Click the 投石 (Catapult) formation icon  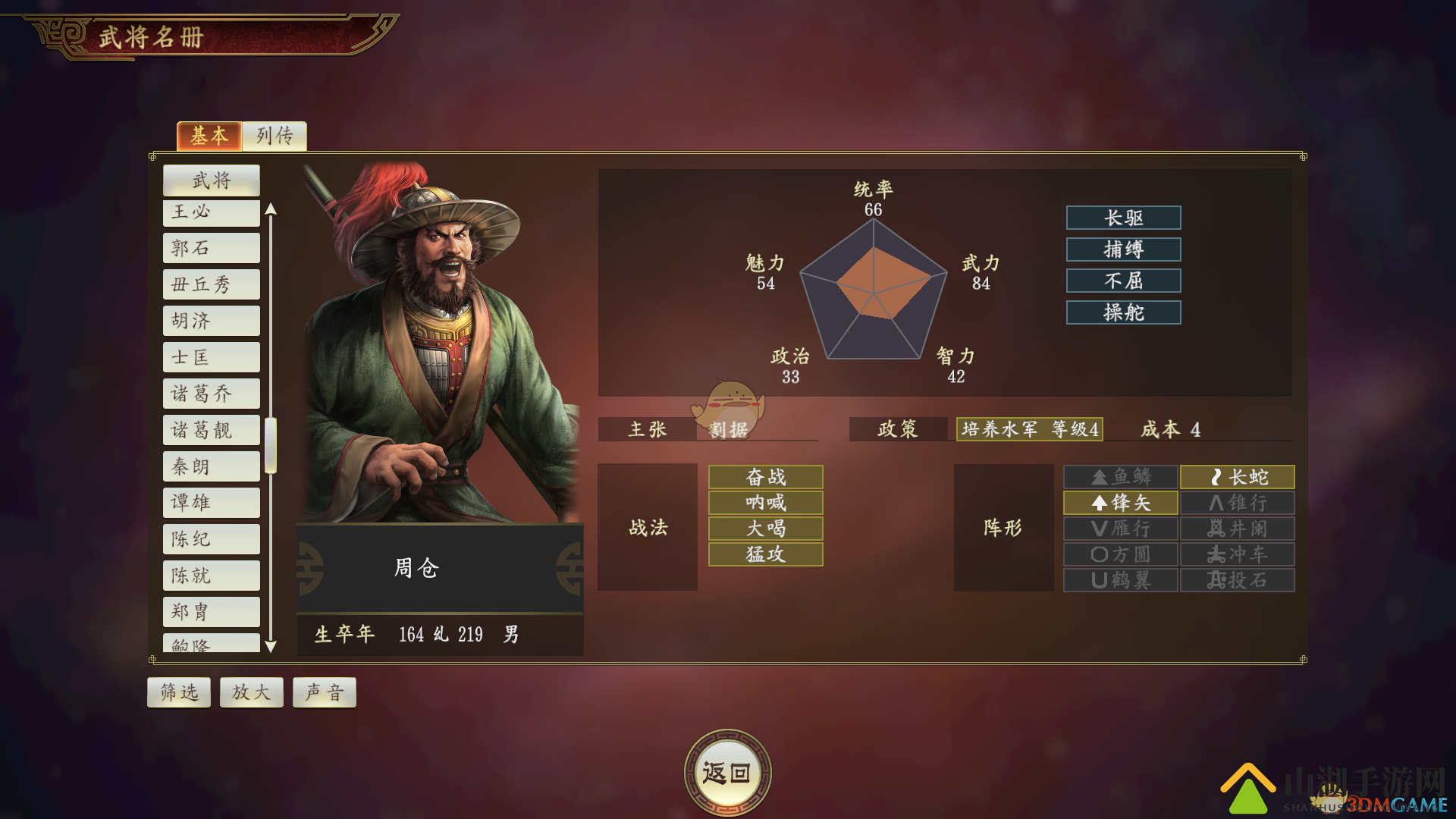tap(1237, 580)
